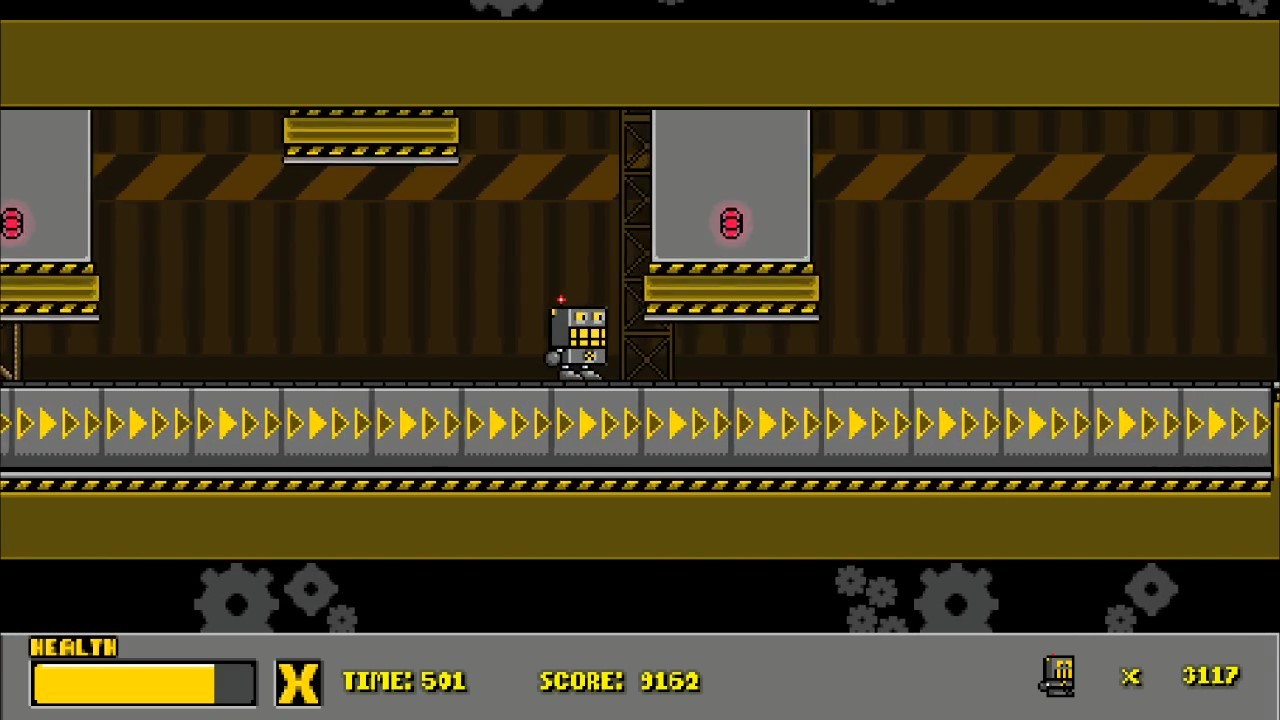Viewport: 1280px width, 720px height.
Task: Click the $117 money counter
Action: point(1210,676)
